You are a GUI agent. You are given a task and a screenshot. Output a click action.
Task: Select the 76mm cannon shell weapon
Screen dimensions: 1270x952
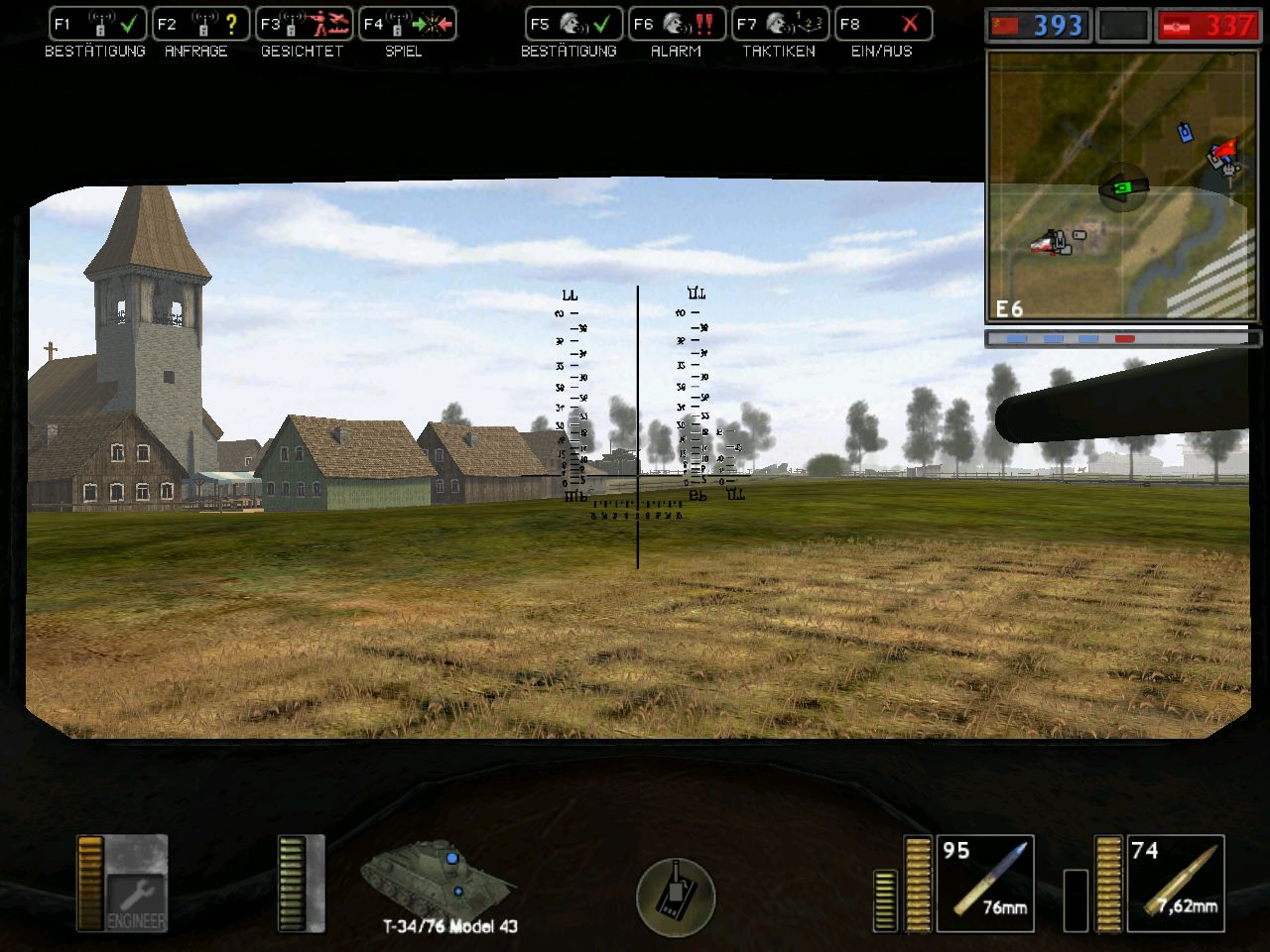[984, 884]
